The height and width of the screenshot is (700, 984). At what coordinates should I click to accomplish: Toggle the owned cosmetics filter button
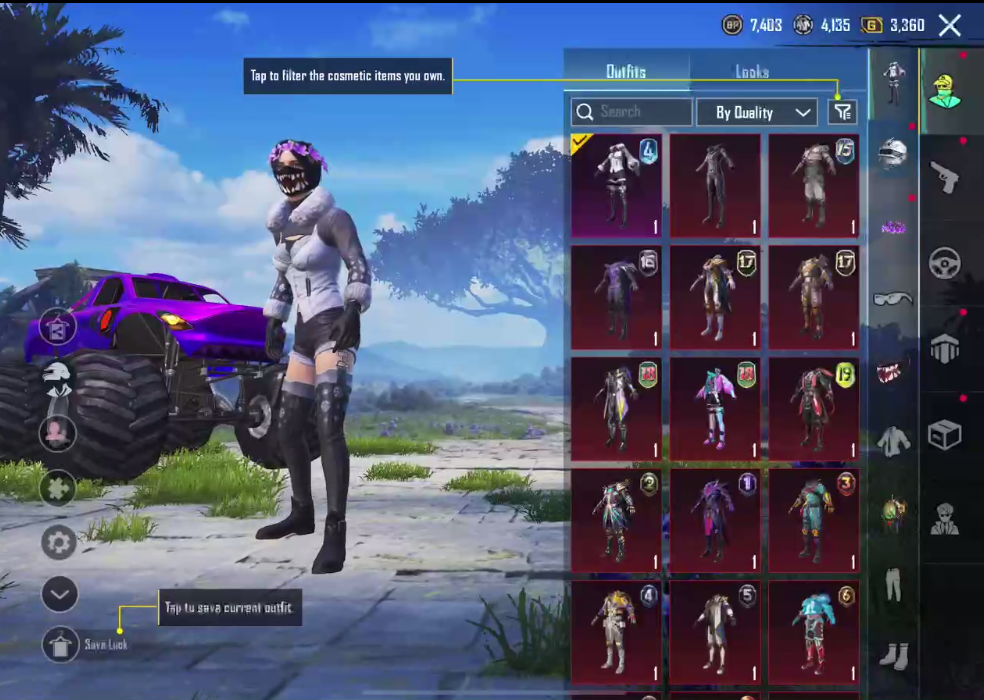pyautogui.click(x=843, y=112)
